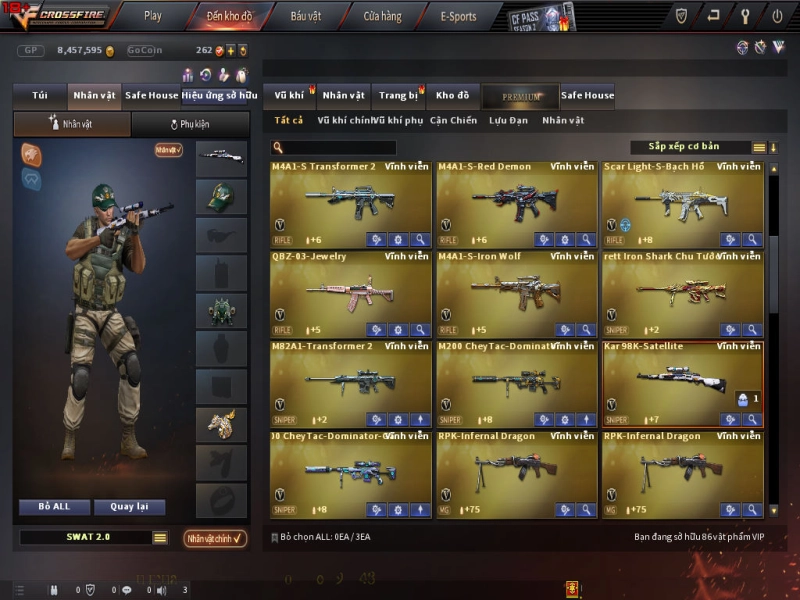The image size is (800, 600).
Task: Open the PREMIUM tab
Action: click(520, 97)
